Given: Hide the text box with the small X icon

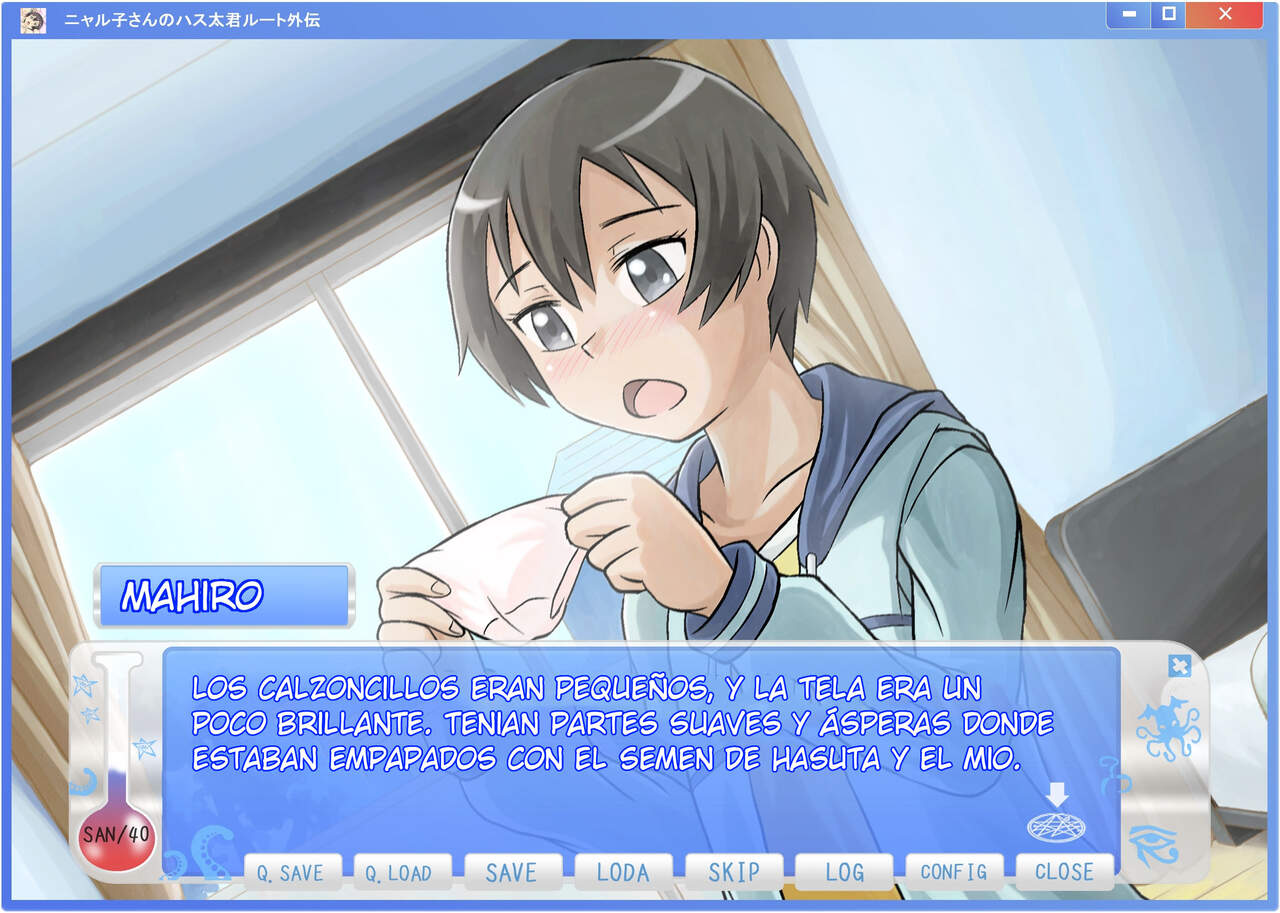Looking at the screenshot, I should [1179, 666].
